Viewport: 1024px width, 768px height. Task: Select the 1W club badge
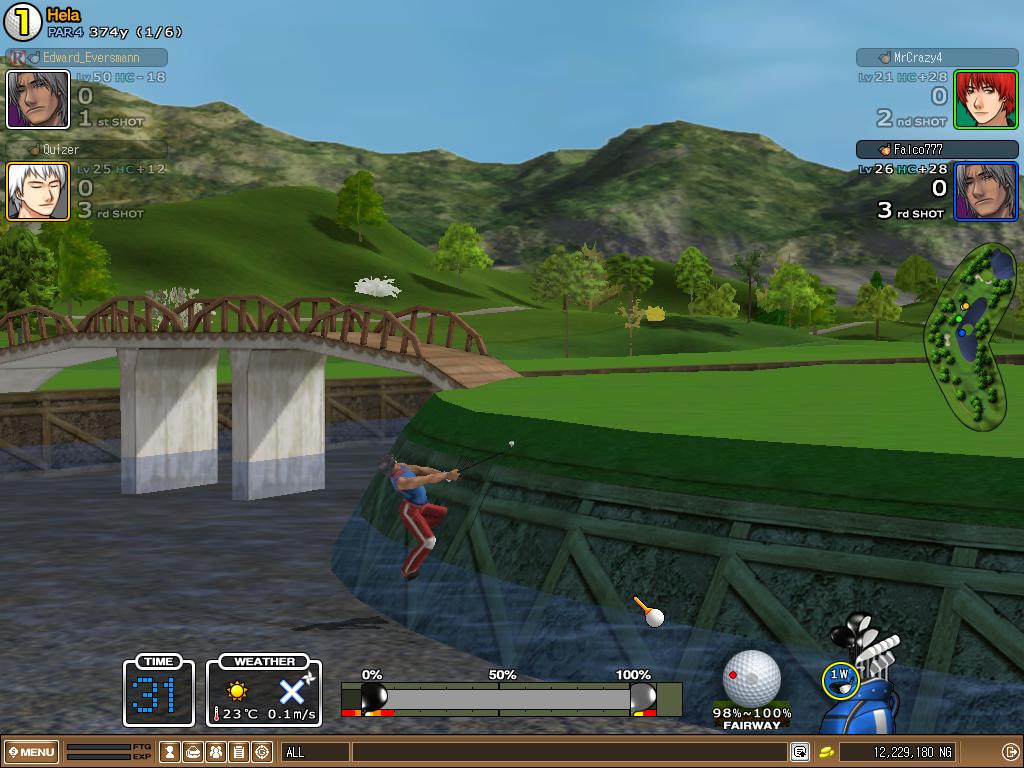point(839,677)
